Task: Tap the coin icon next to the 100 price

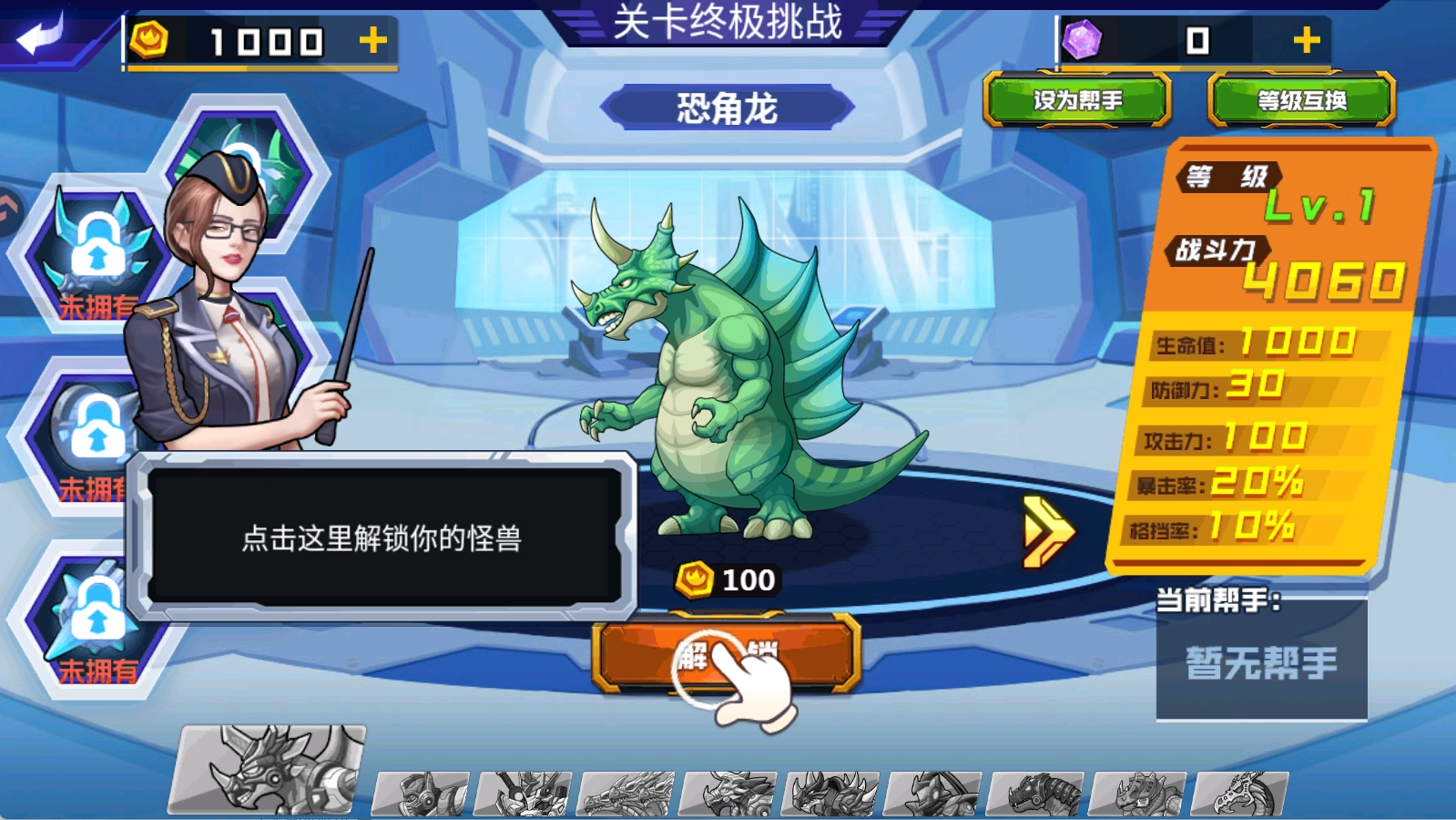Action: tap(694, 579)
